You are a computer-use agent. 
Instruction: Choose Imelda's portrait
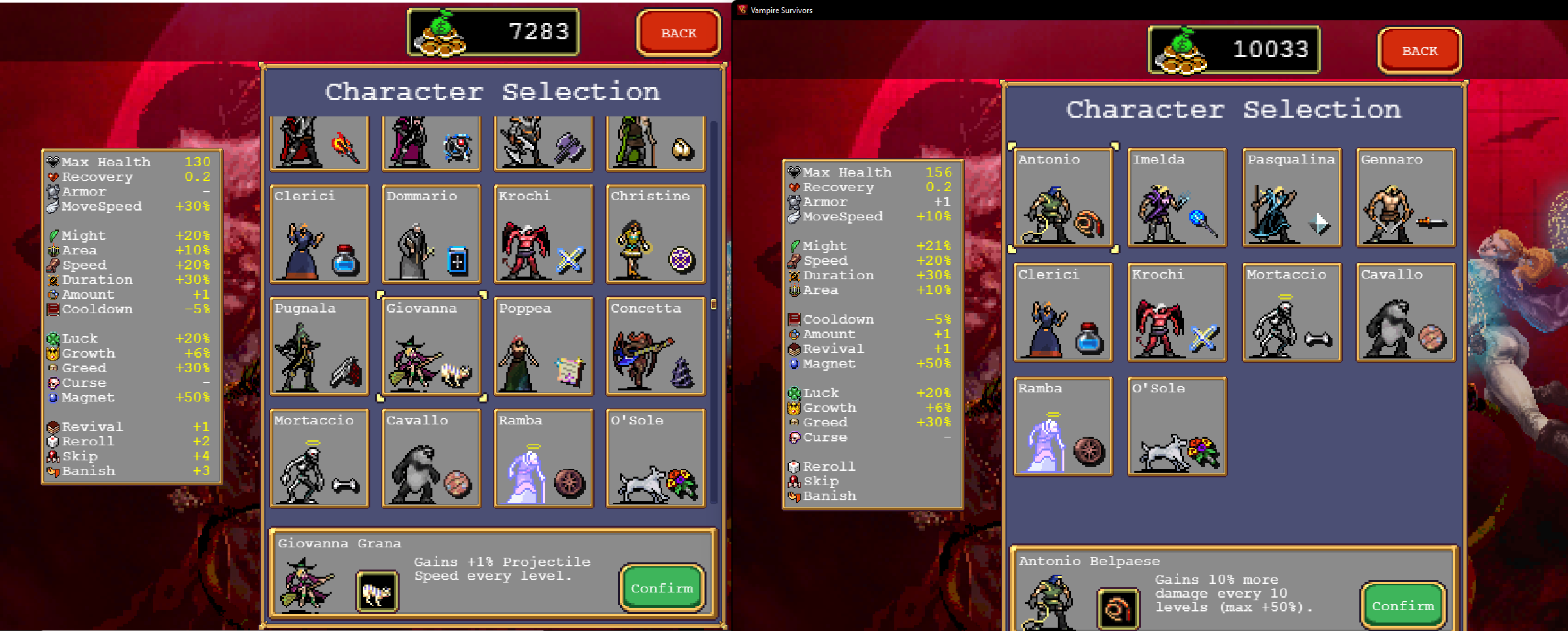pos(1176,197)
